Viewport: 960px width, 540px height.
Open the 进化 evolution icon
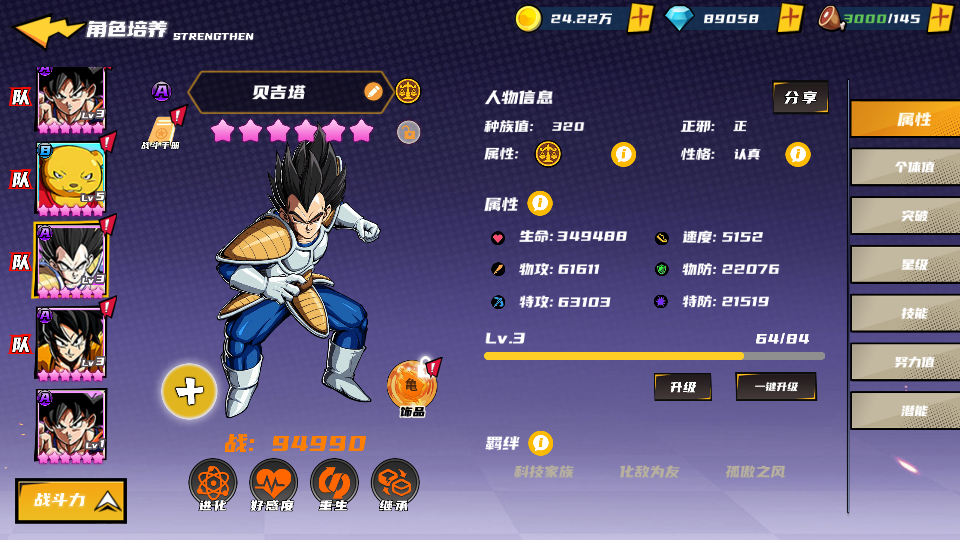213,484
